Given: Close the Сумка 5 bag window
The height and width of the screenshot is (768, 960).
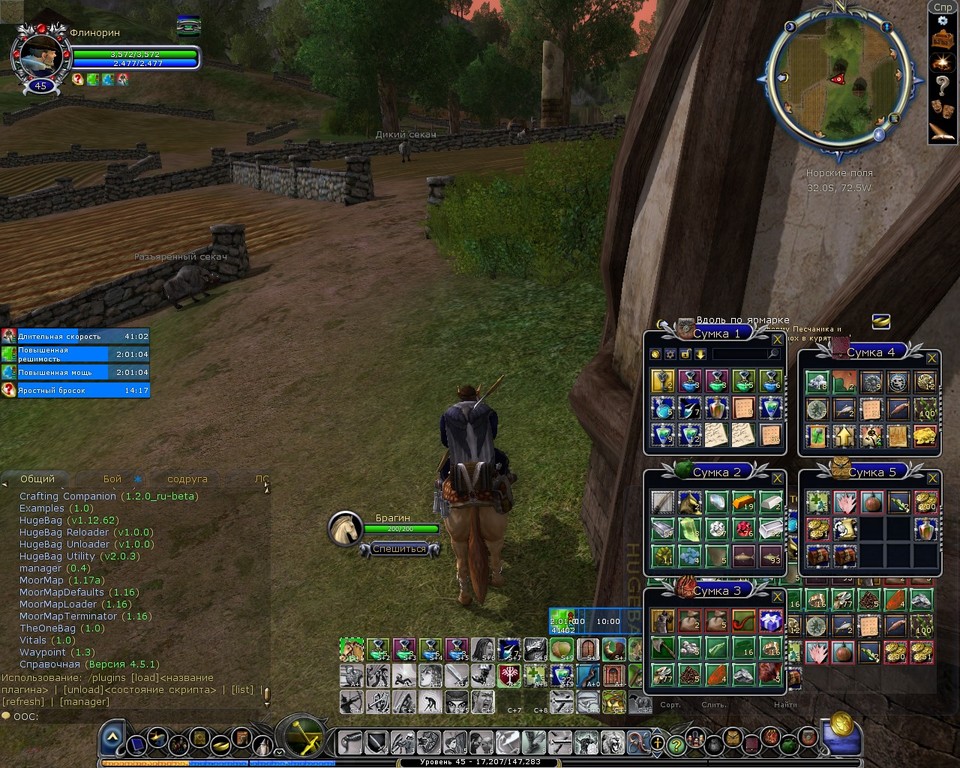Looking at the screenshot, I should point(932,478).
